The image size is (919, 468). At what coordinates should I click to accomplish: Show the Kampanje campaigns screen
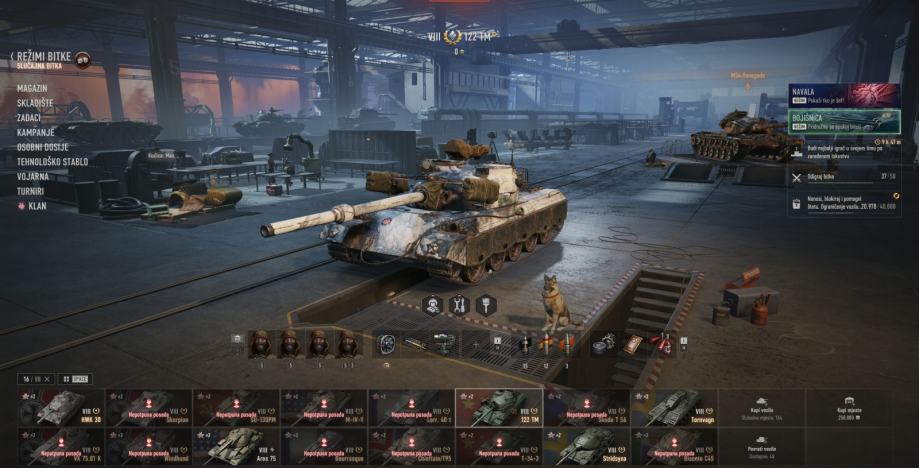point(35,132)
